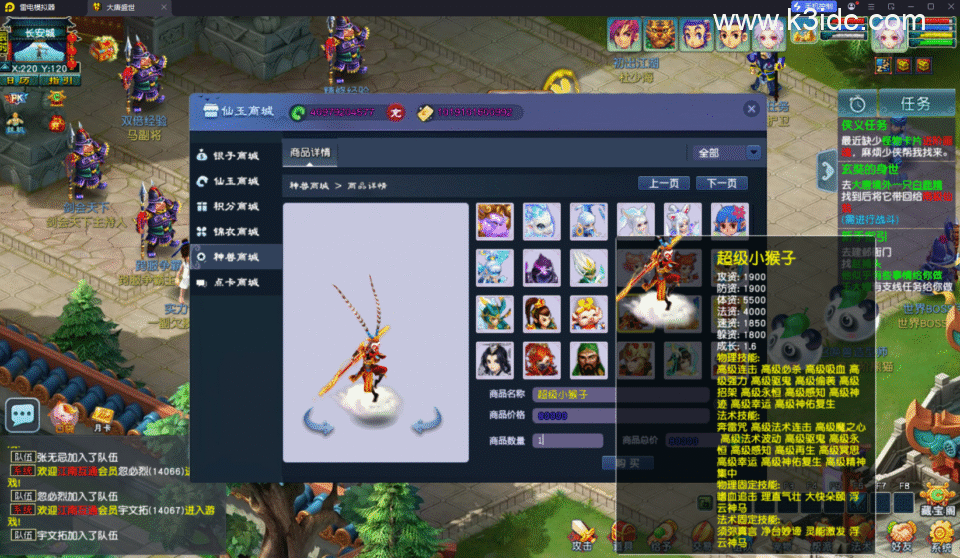The image size is (960, 558).
Task: Collapse the quest tracker with the side arrow
Action: tap(827, 168)
